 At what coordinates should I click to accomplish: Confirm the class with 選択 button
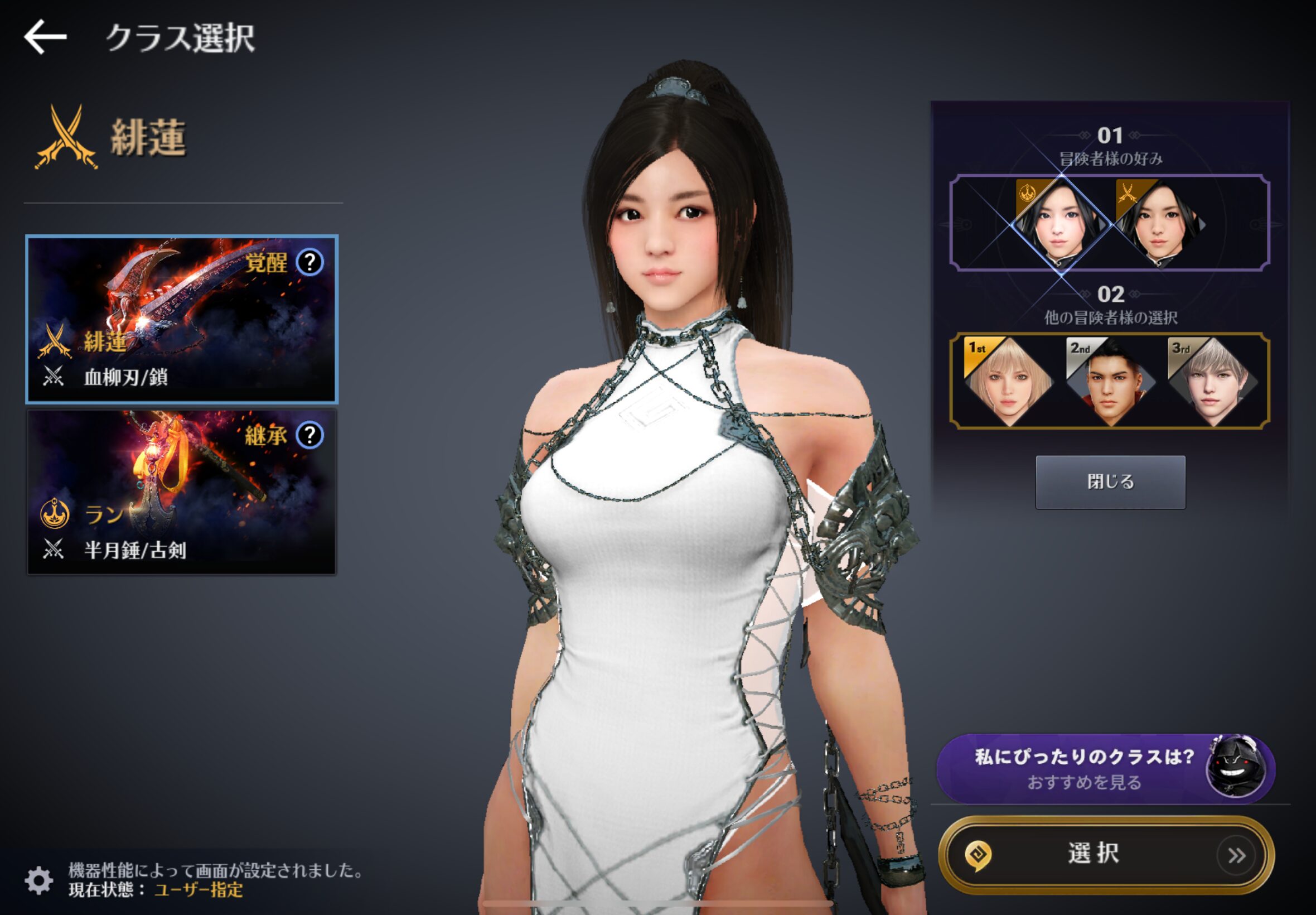click(1105, 855)
